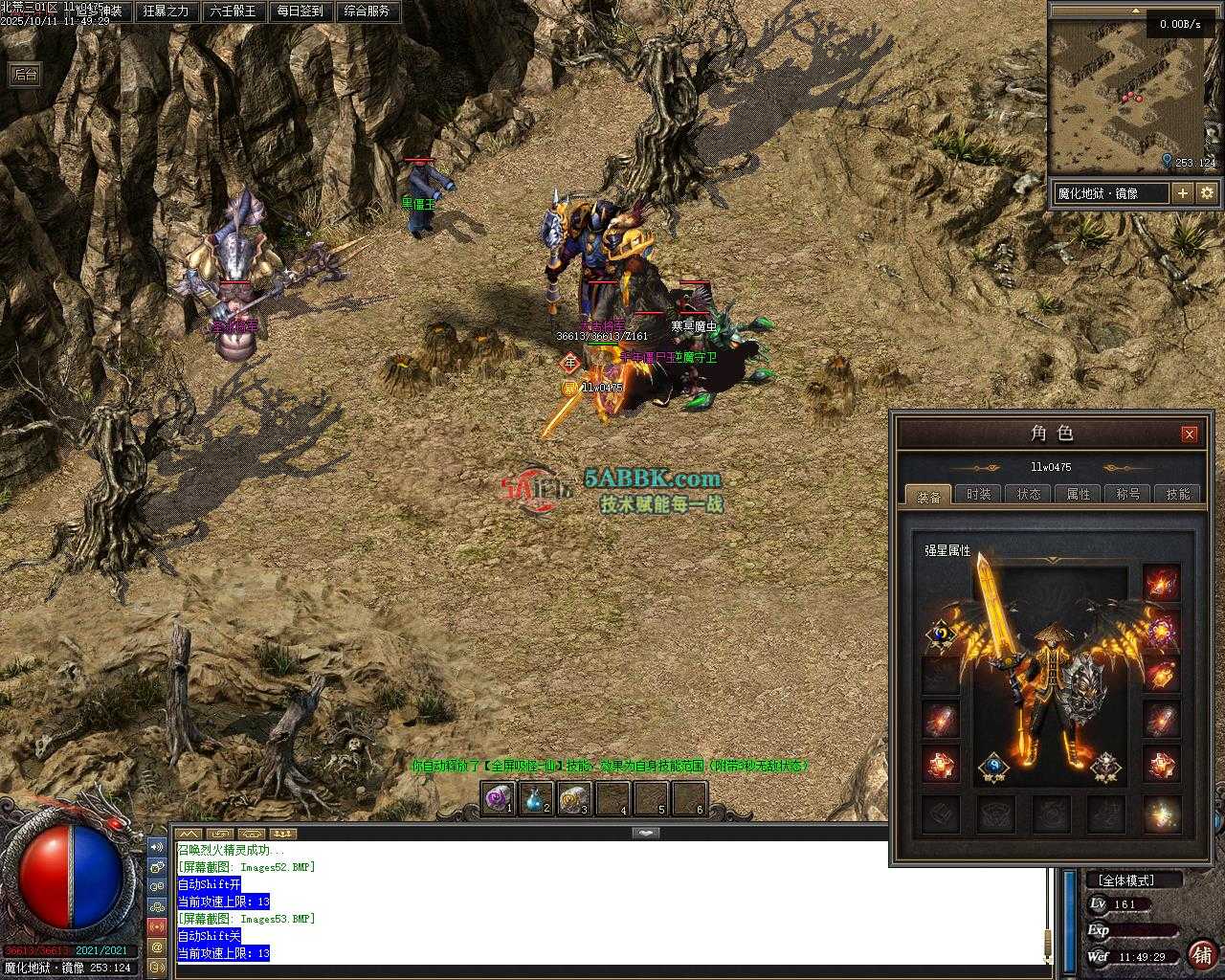Show the 技能 skills tab
Viewport: 1225px width, 980px height.
coord(1178,494)
